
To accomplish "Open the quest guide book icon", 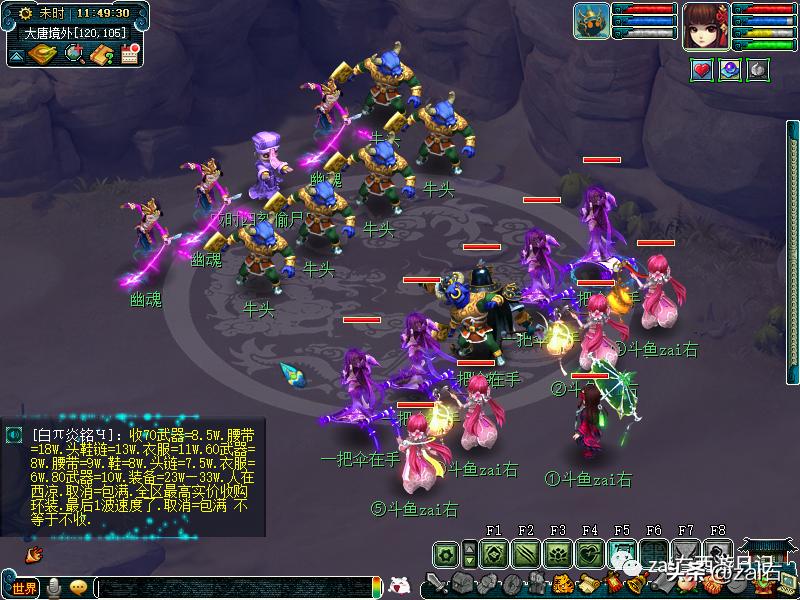I will tap(102, 54).
